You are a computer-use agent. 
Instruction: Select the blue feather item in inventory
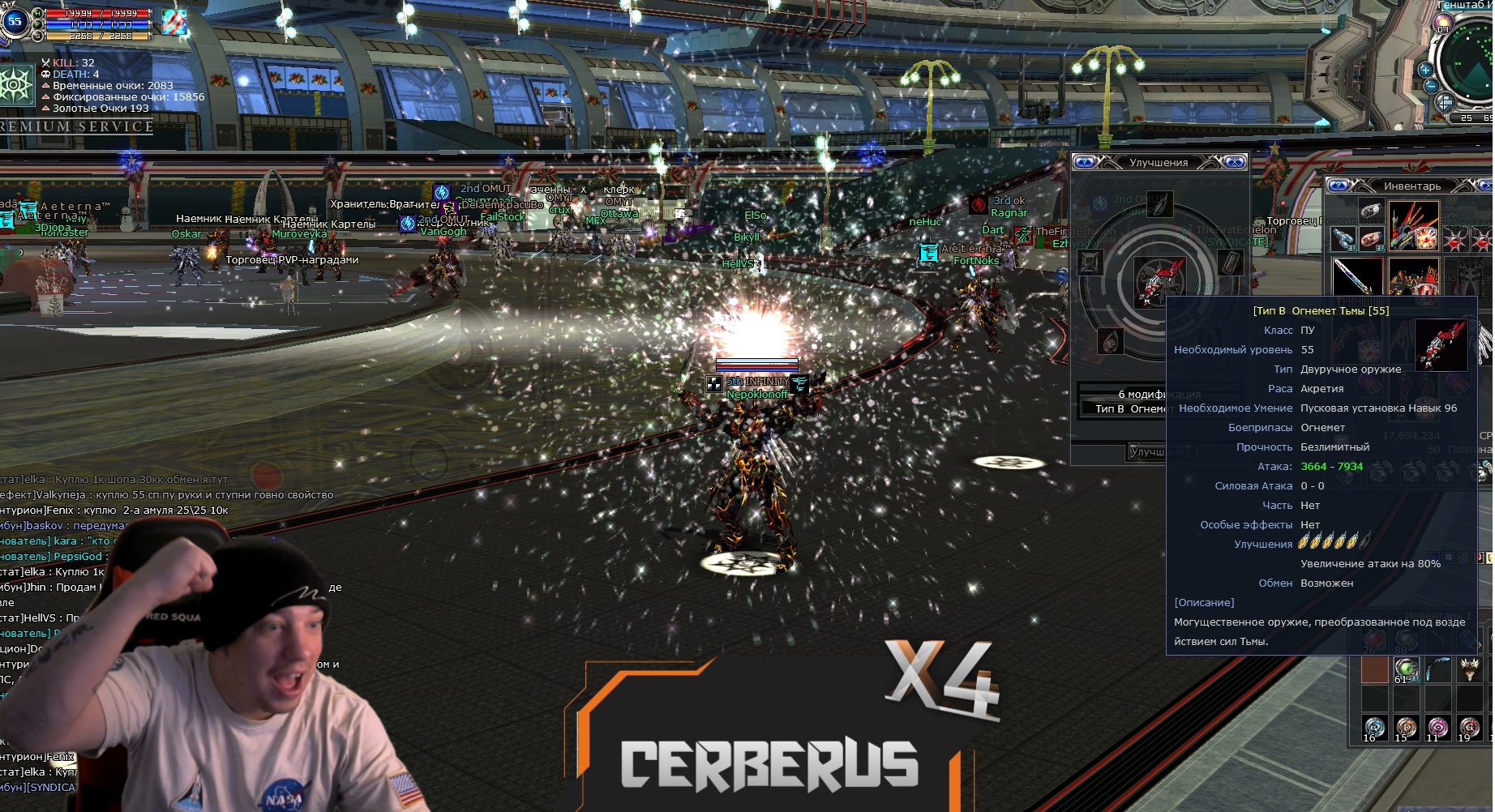[1437, 670]
